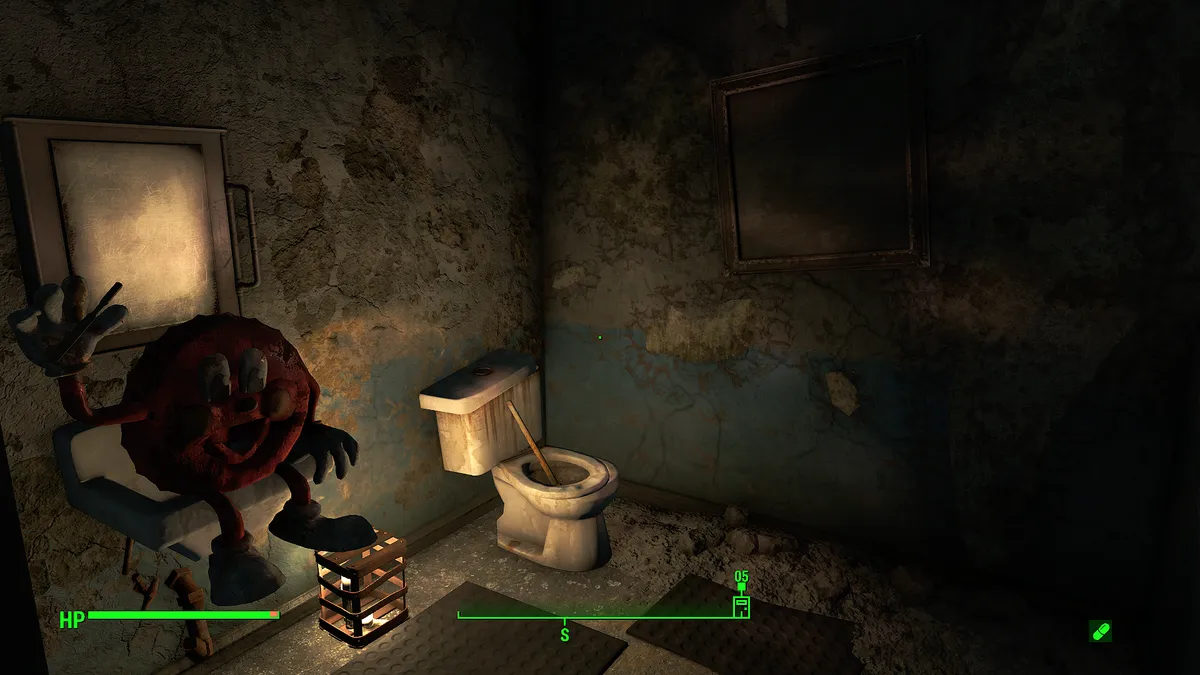The height and width of the screenshot is (675, 1200).
Task: Select the location marker on the compass
Action: [741, 606]
